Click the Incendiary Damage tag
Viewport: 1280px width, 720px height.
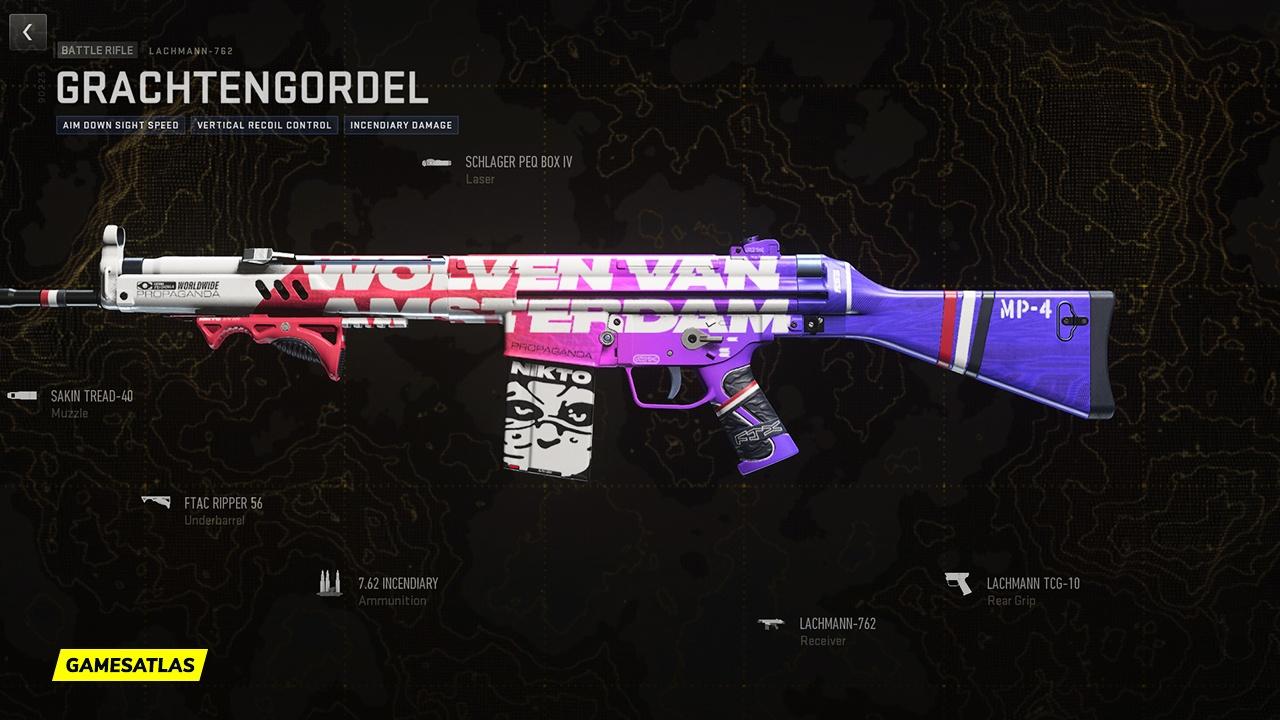[x=401, y=125]
